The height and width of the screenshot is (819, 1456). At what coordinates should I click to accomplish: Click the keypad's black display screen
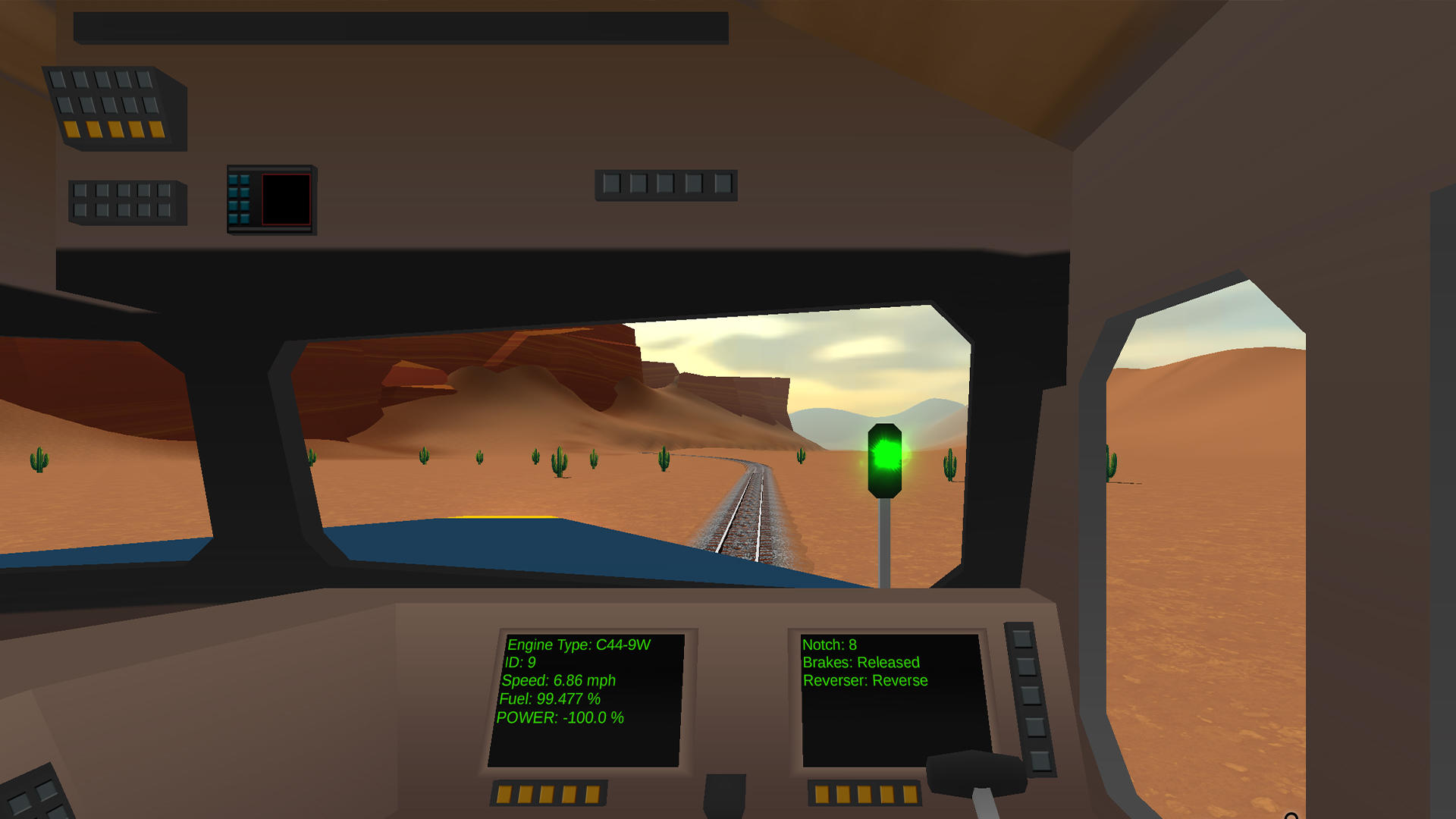tap(286, 199)
